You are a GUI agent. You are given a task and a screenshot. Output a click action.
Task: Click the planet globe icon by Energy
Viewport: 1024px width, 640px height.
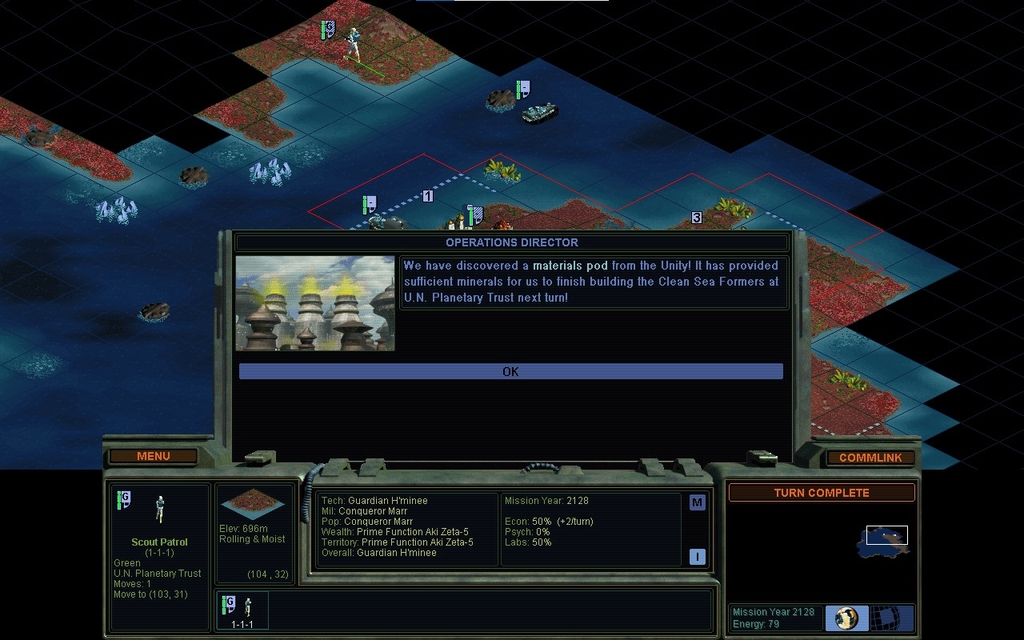coord(846,618)
